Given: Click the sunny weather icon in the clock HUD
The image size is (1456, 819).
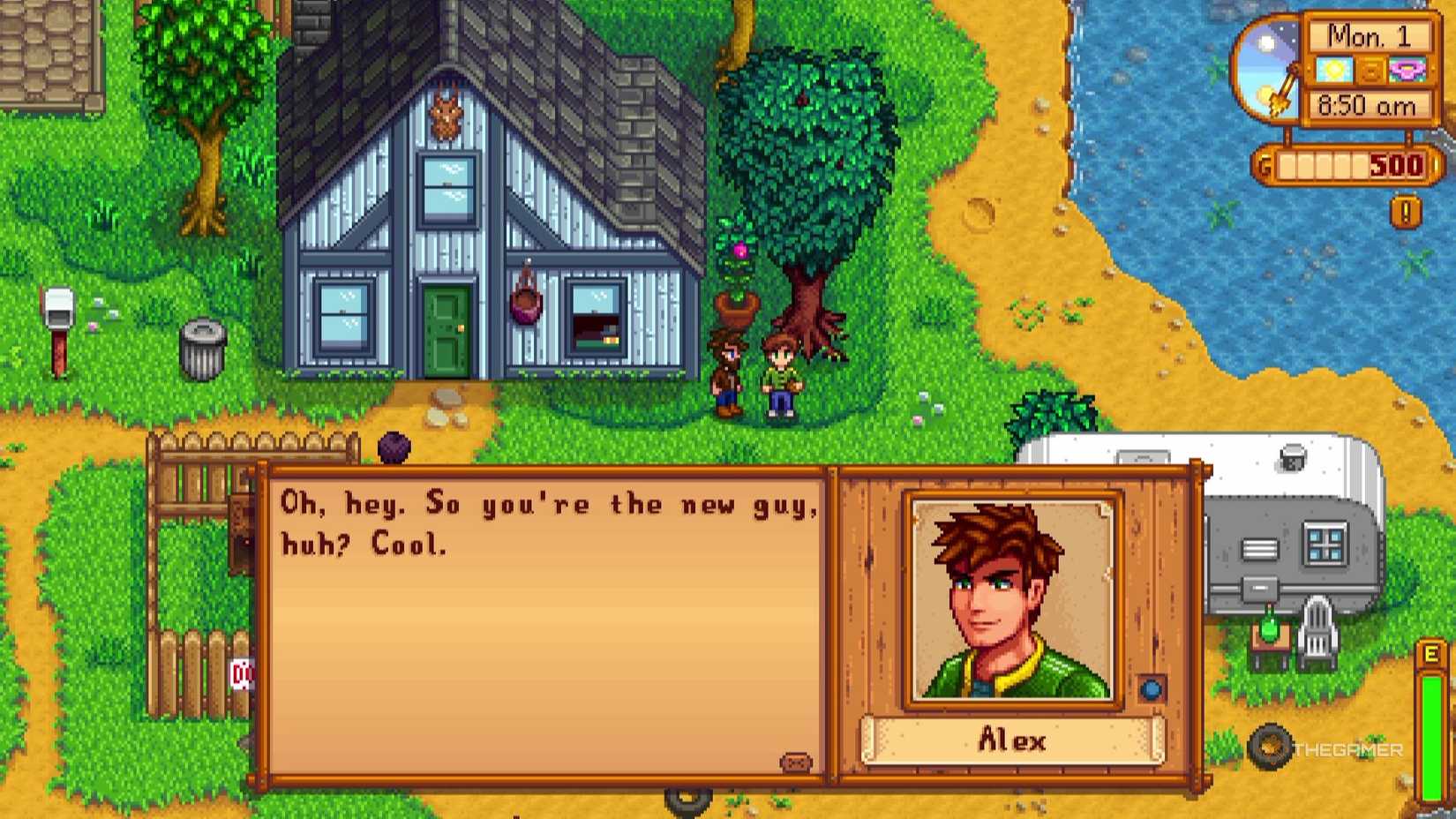Looking at the screenshot, I should (x=1332, y=71).
